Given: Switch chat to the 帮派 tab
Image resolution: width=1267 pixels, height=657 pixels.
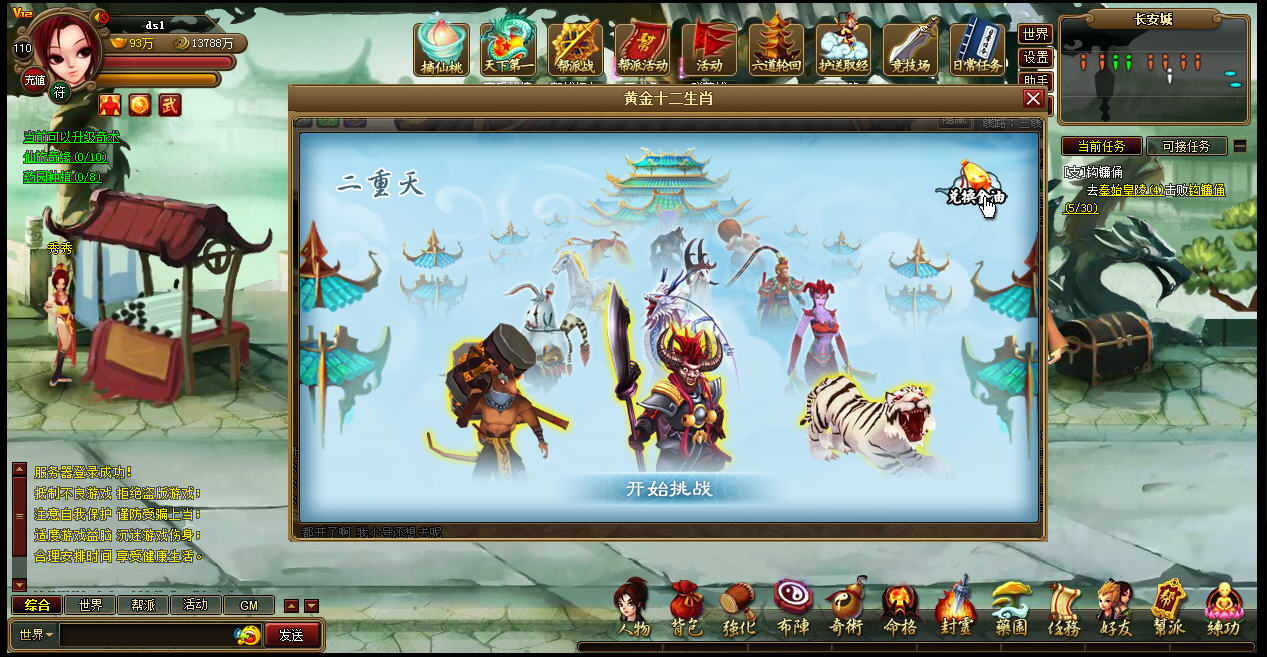Looking at the screenshot, I should (143, 605).
